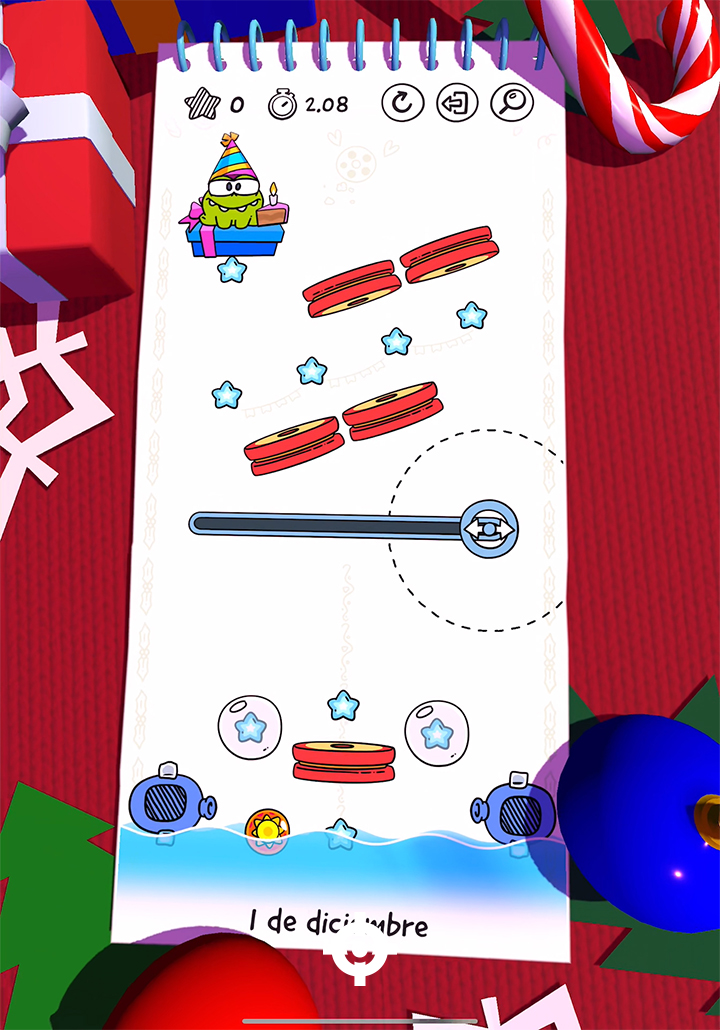The height and width of the screenshot is (1030, 720).
Task: Restart the level with the circular arrow button
Action: coord(403,103)
